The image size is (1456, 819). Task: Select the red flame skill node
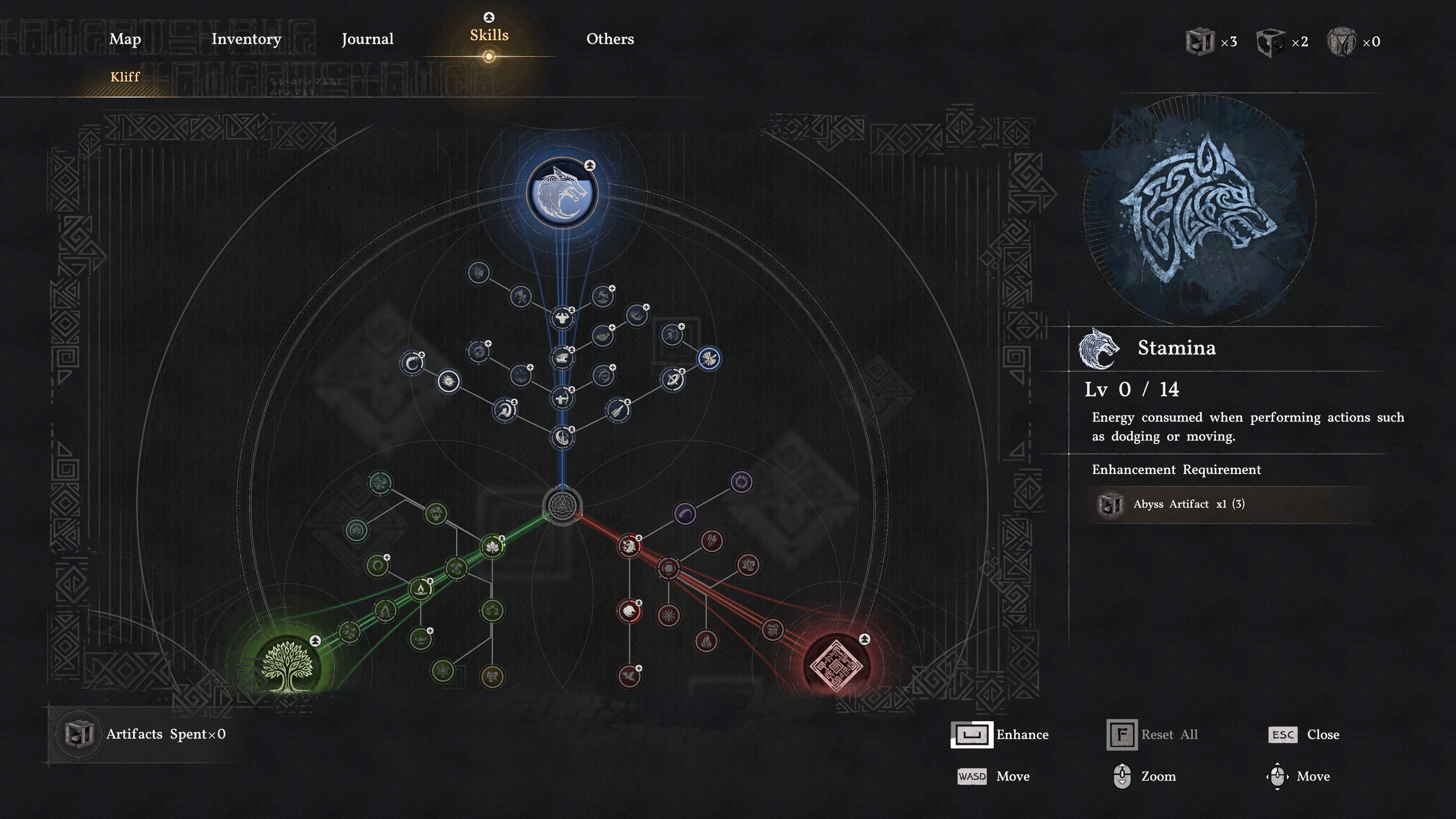click(x=706, y=642)
